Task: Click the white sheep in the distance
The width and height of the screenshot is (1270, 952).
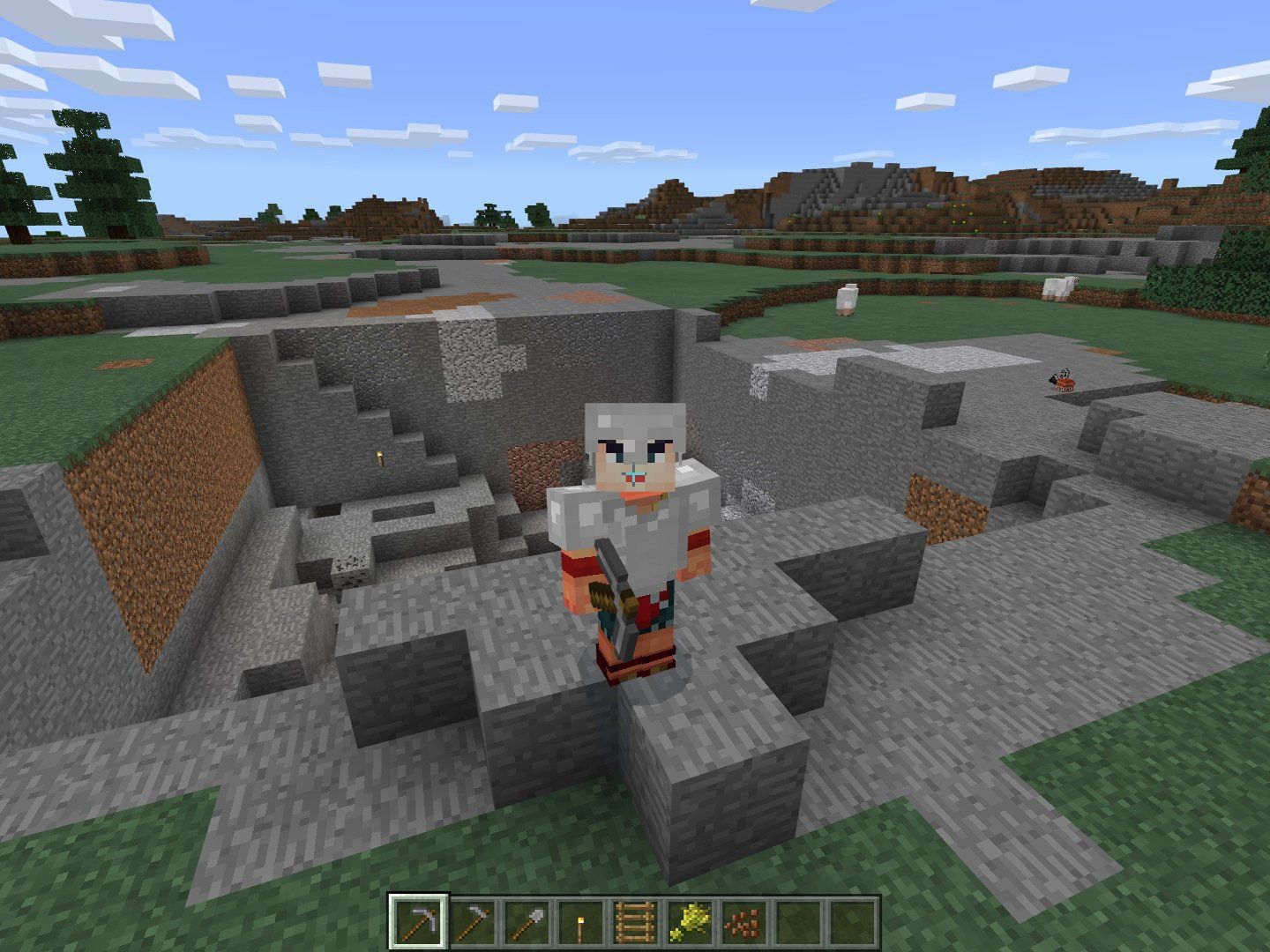Action: pyautogui.click(x=846, y=298)
